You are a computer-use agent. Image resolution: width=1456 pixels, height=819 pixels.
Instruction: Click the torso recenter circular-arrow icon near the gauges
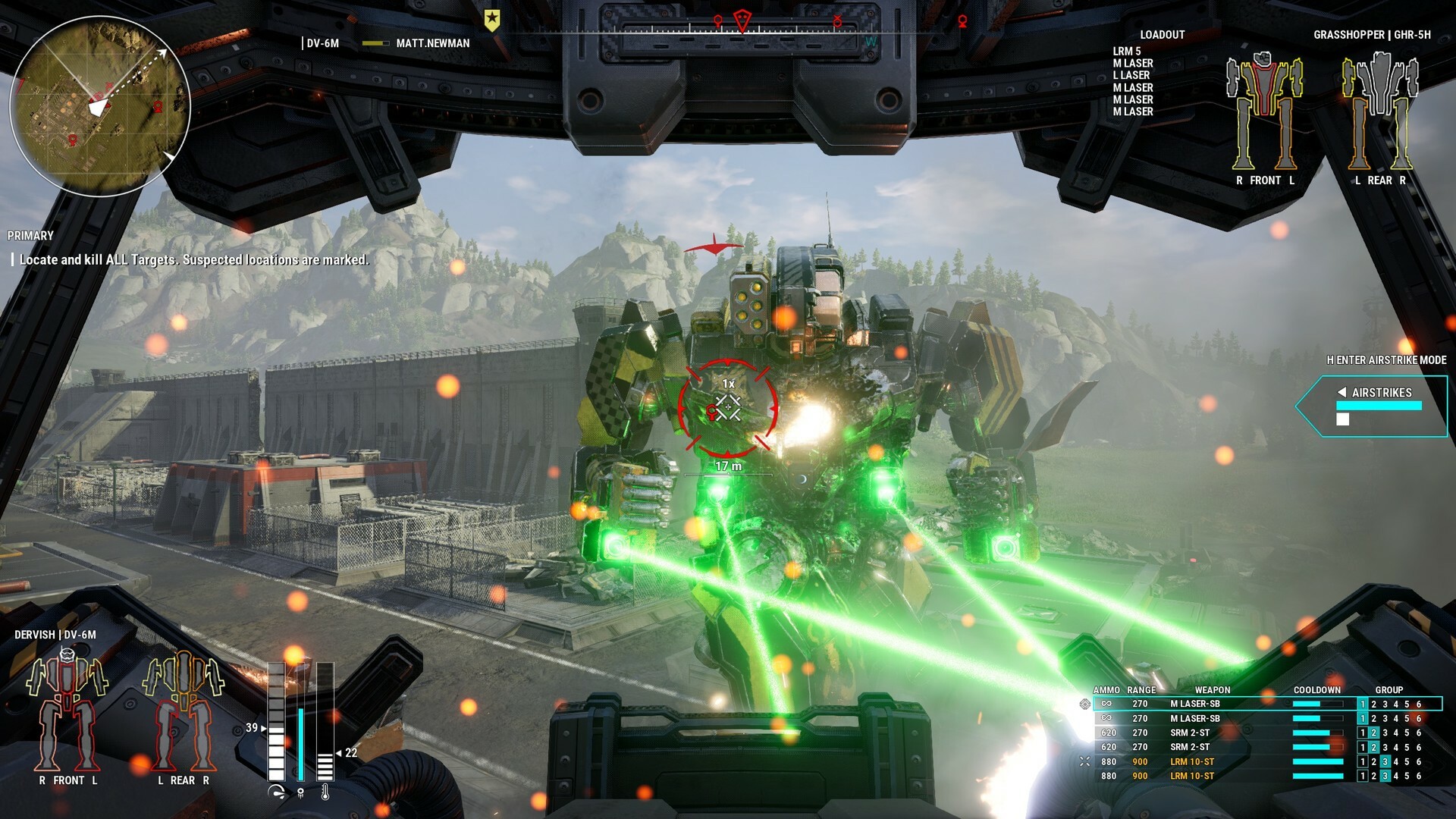tap(276, 792)
